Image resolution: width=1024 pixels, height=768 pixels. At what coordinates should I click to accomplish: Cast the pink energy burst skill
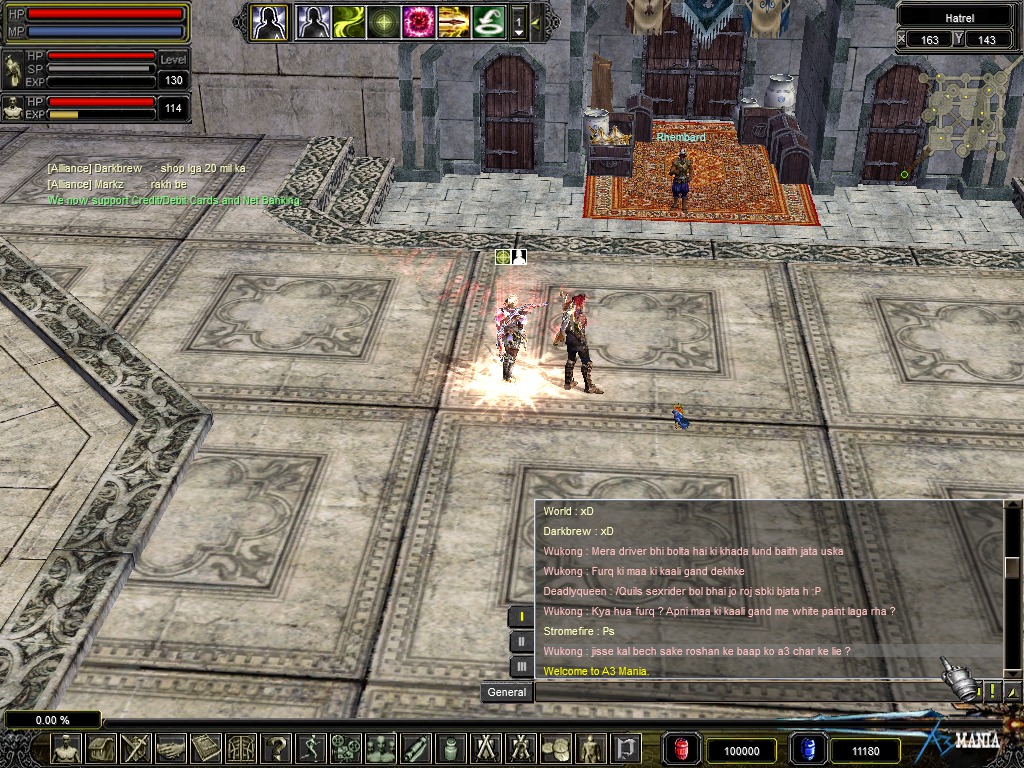click(x=418, y=21)
